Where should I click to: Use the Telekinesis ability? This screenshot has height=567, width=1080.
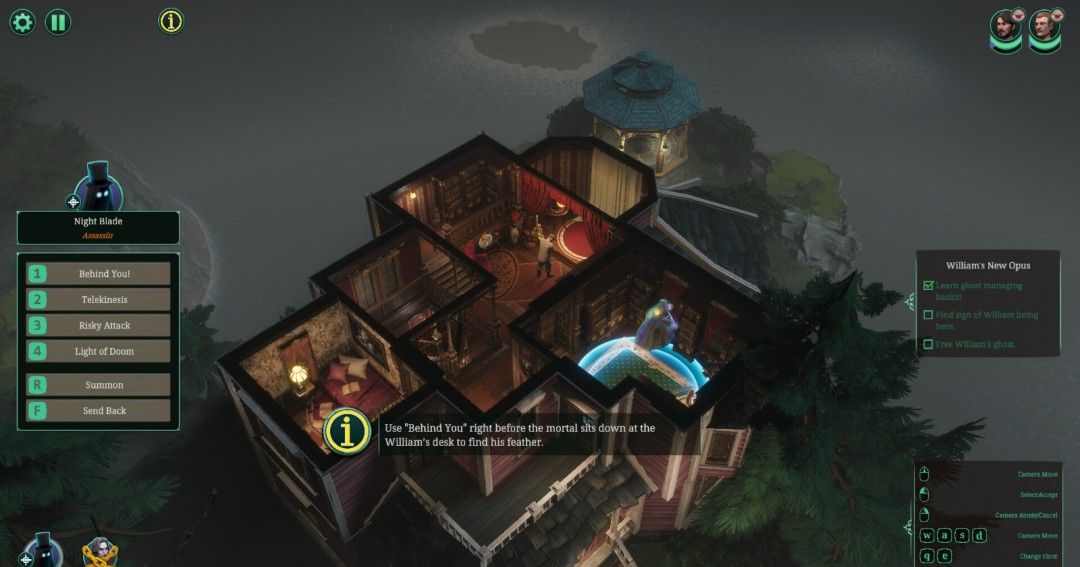tap(98, 299)
